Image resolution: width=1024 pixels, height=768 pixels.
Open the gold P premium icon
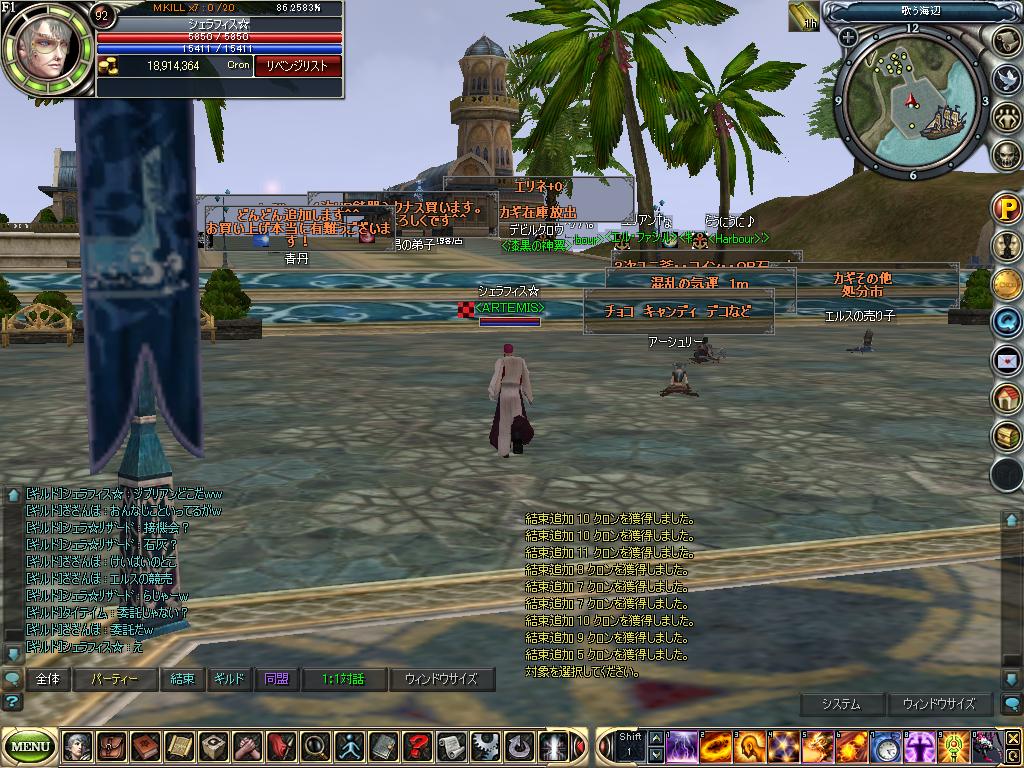pos(1006,208)
